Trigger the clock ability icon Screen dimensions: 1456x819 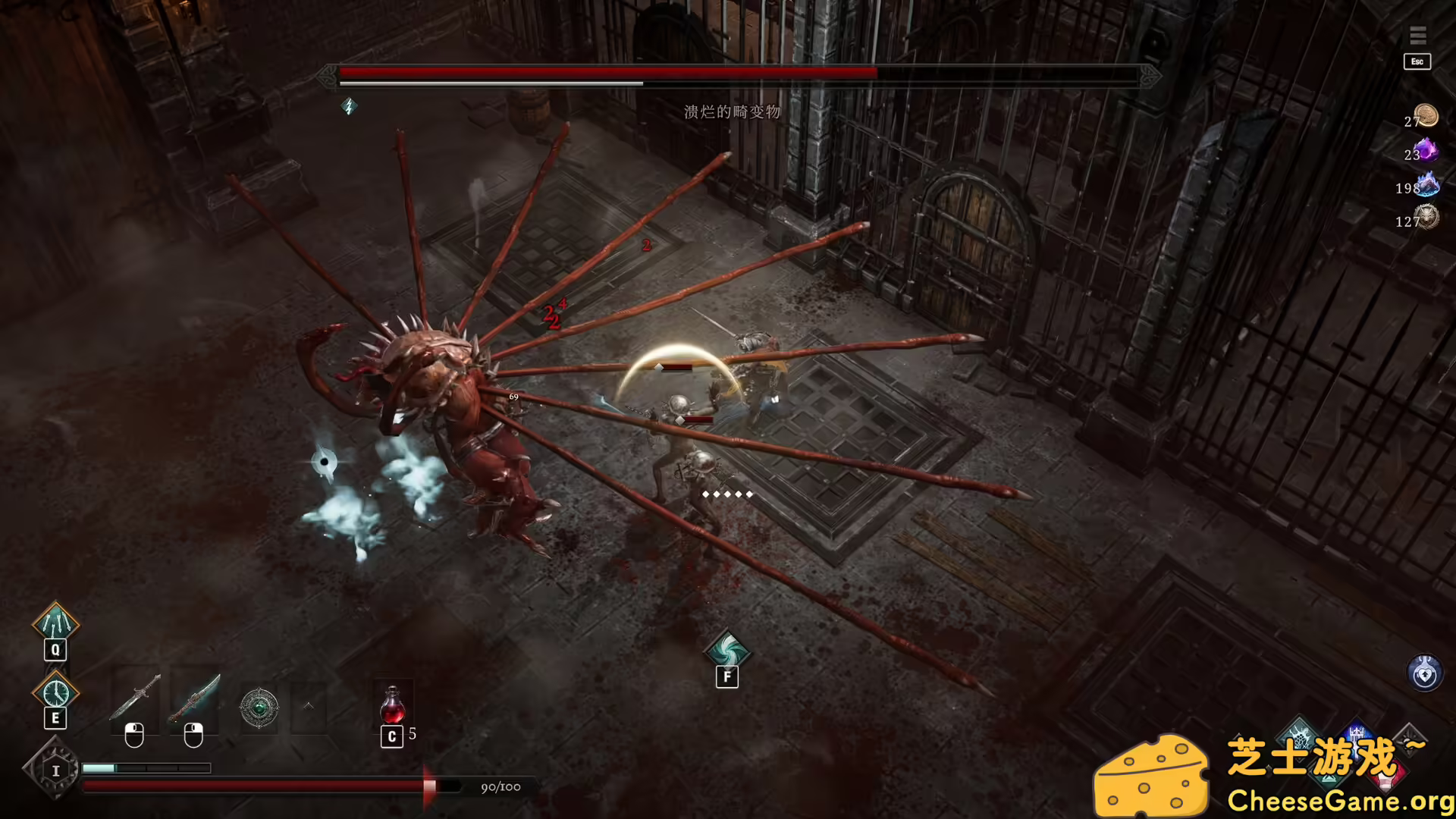point(55,692)
